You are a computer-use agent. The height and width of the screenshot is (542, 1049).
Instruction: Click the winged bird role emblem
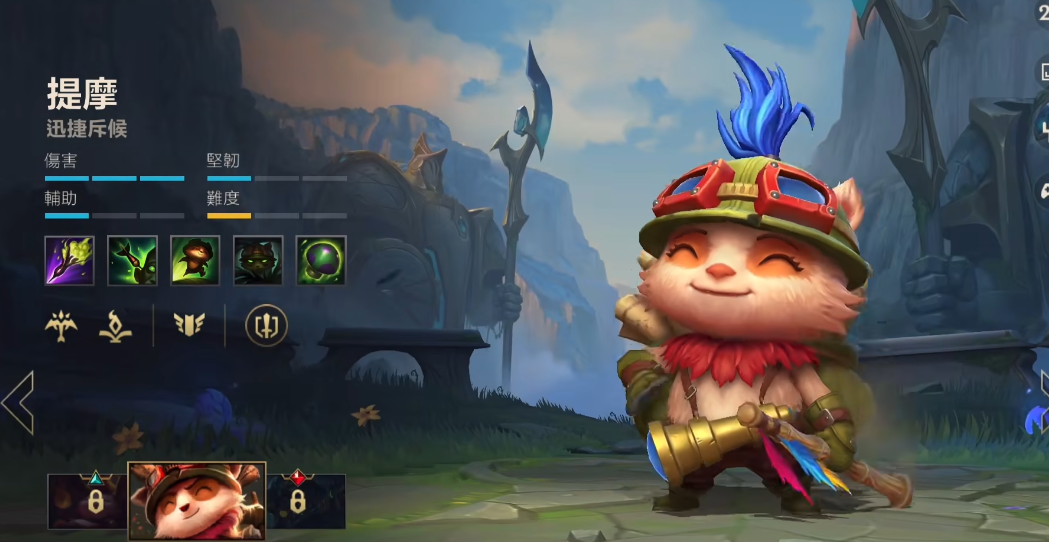tap(63, 325)
